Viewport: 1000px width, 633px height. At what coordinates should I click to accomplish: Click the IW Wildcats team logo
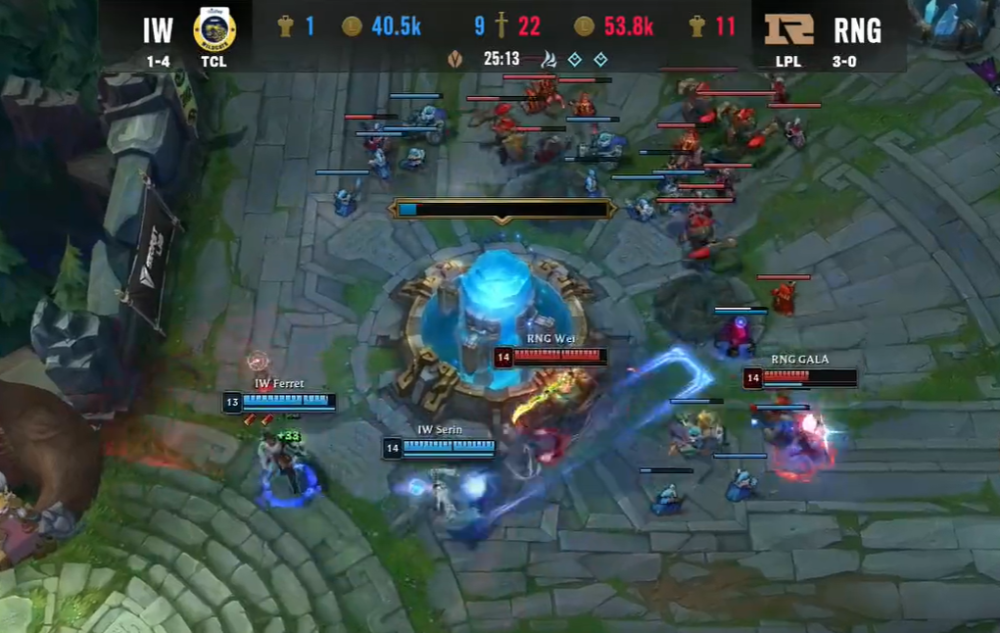[x=214, y=28]
